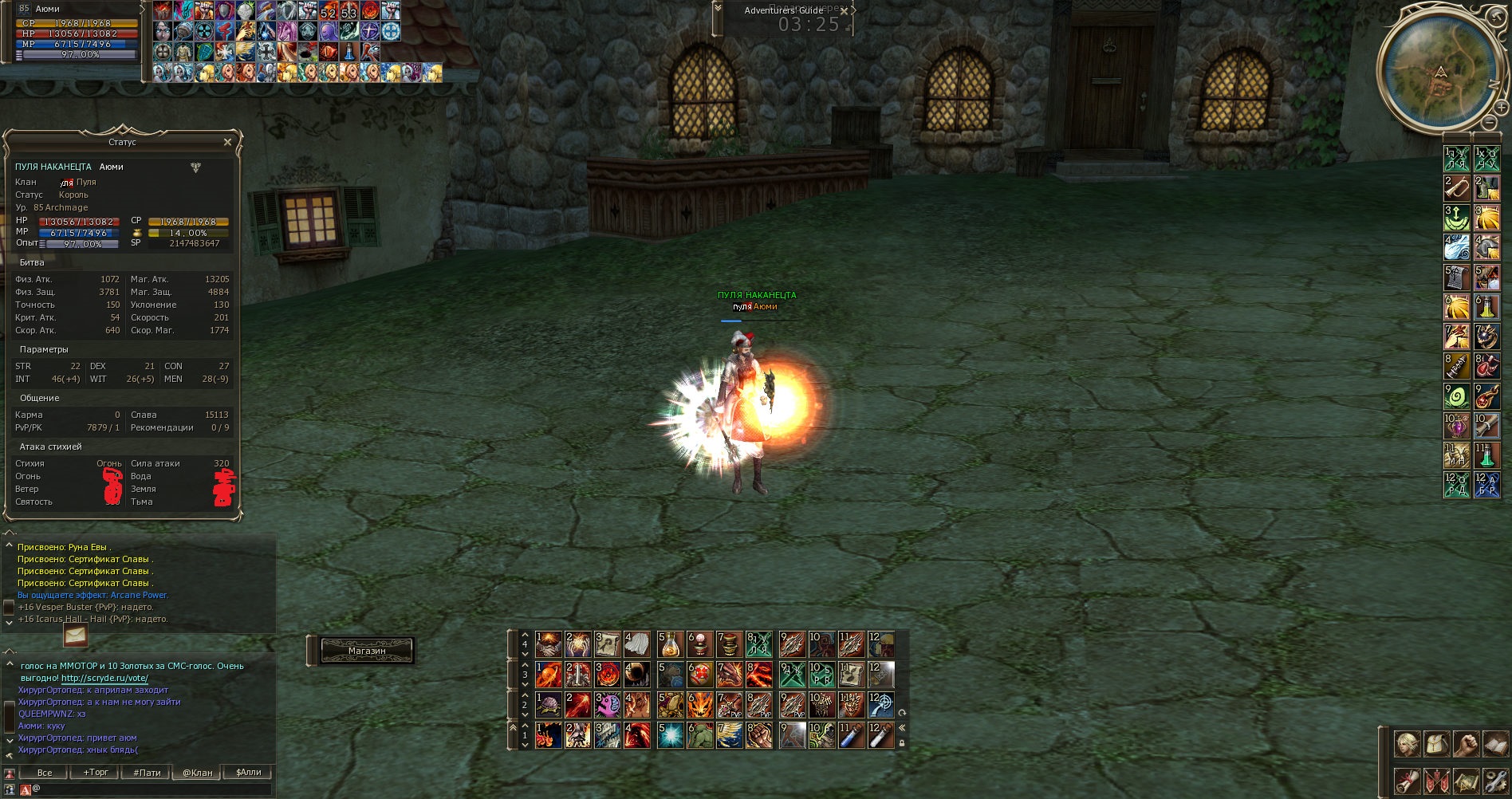This screenshot has width=1512, height=799.
Task: Zoom out the minimap with minus button
Action: 1490,123
